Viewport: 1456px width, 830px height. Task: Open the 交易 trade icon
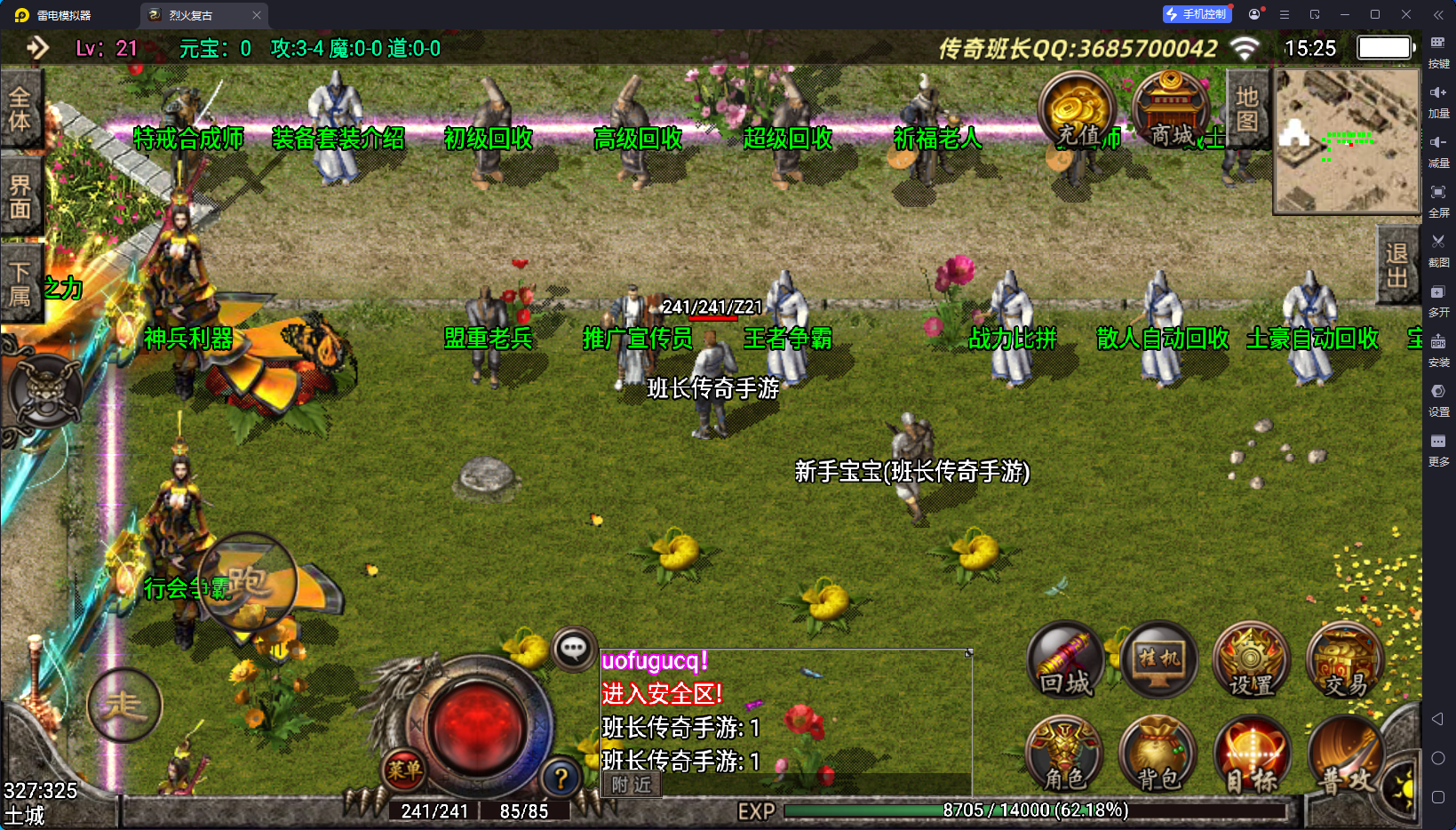point(1345,661)
